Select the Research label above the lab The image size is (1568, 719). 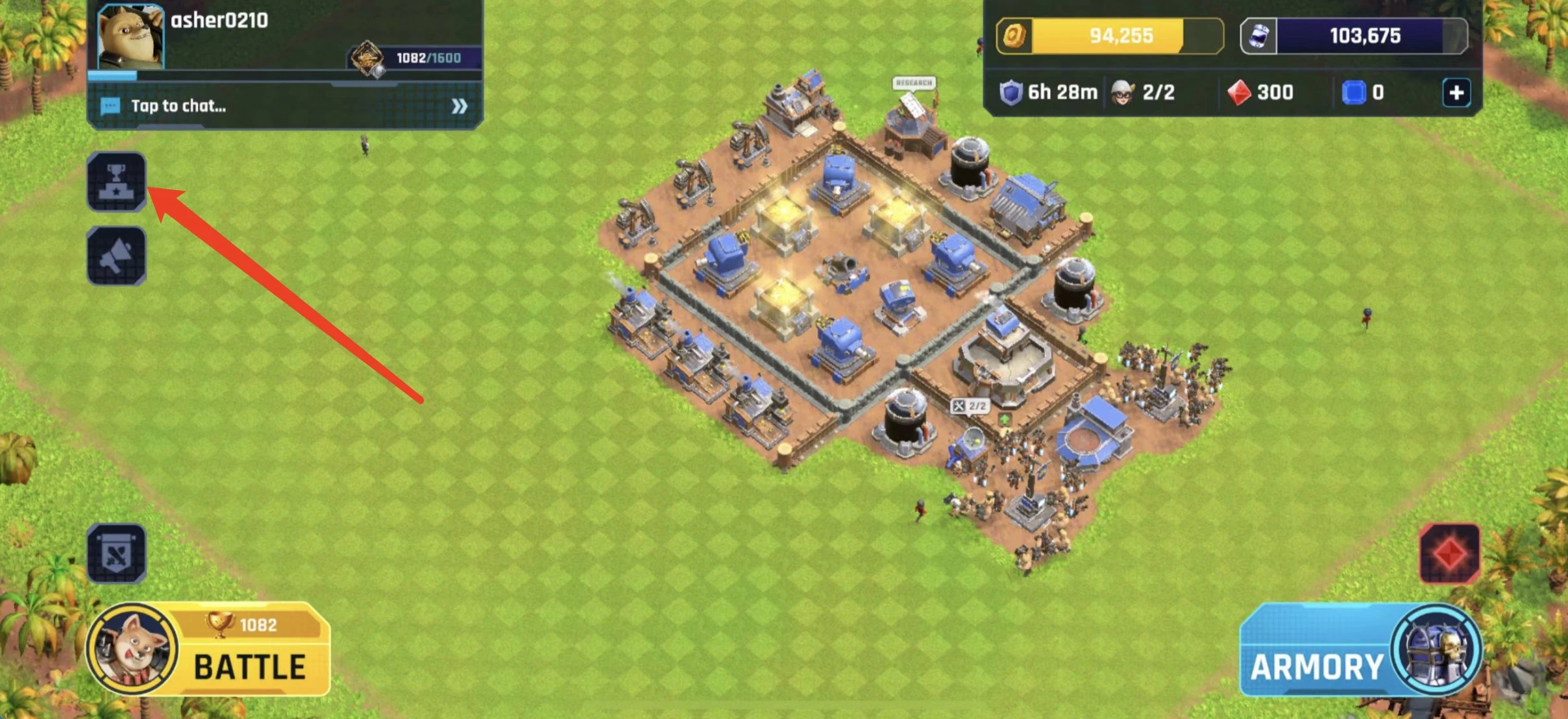coord(913,83)
